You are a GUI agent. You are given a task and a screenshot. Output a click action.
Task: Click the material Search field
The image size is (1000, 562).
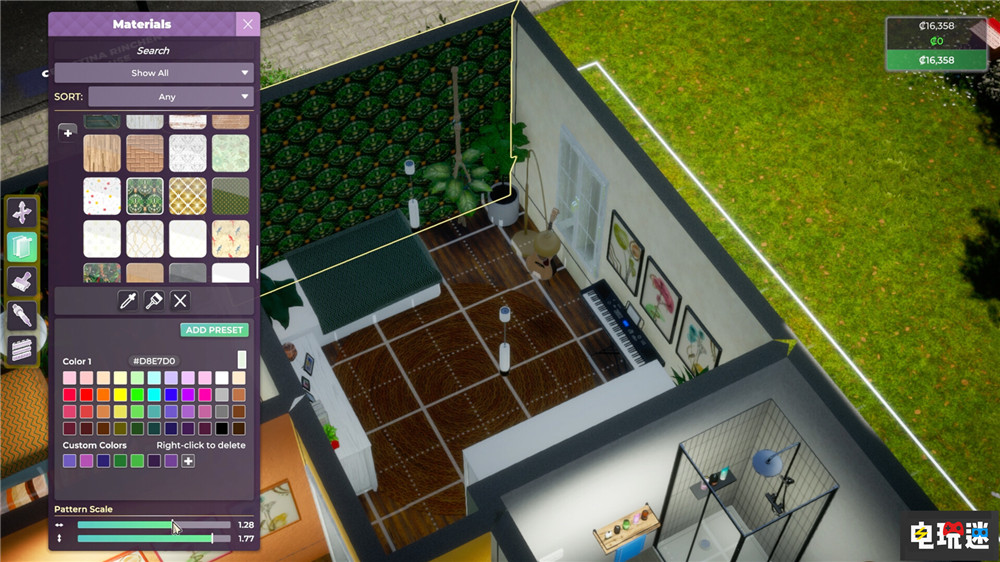tap(153, 50)
